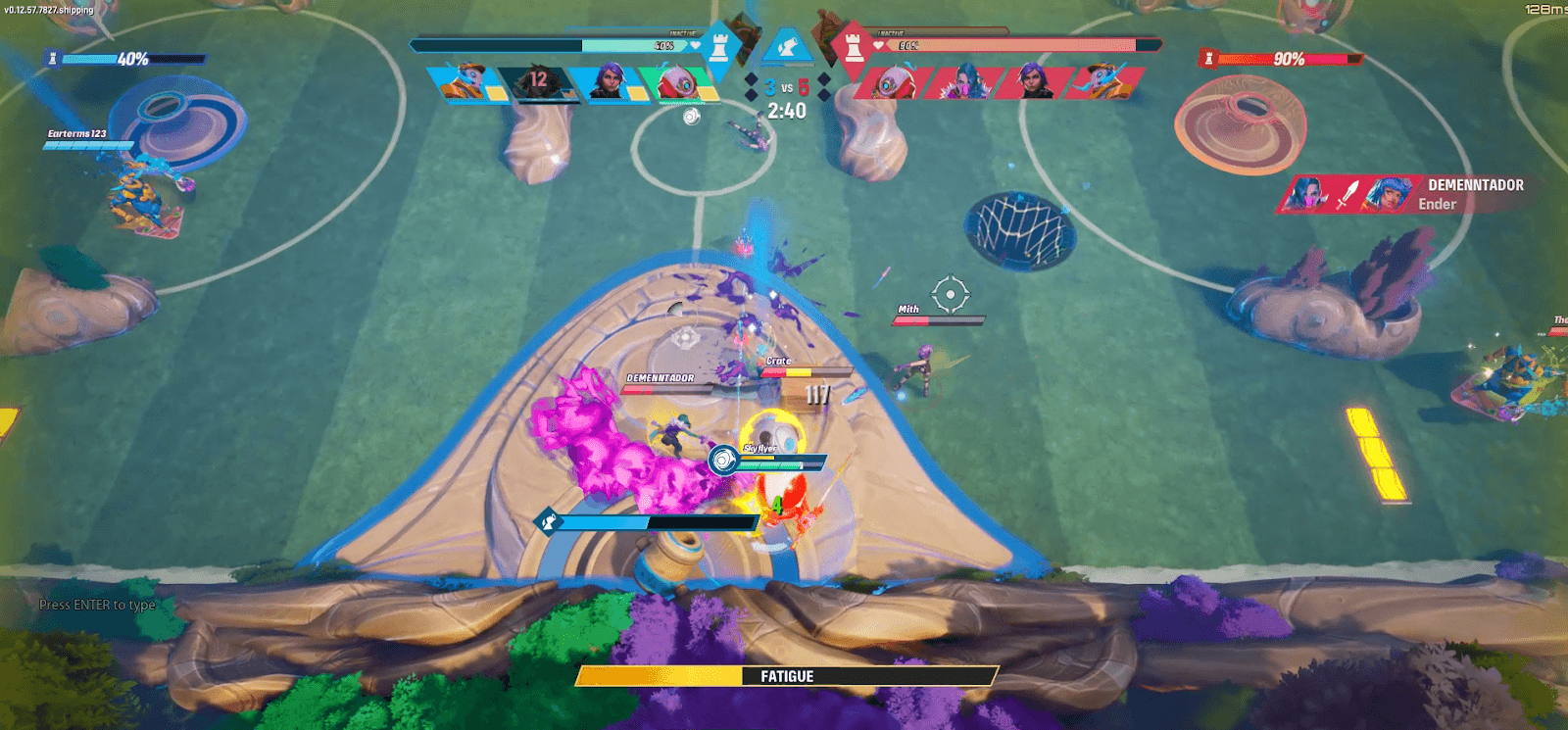Click the heart icon beside blue team health bar
The image size is (1568, 730).
pos(696,43)
